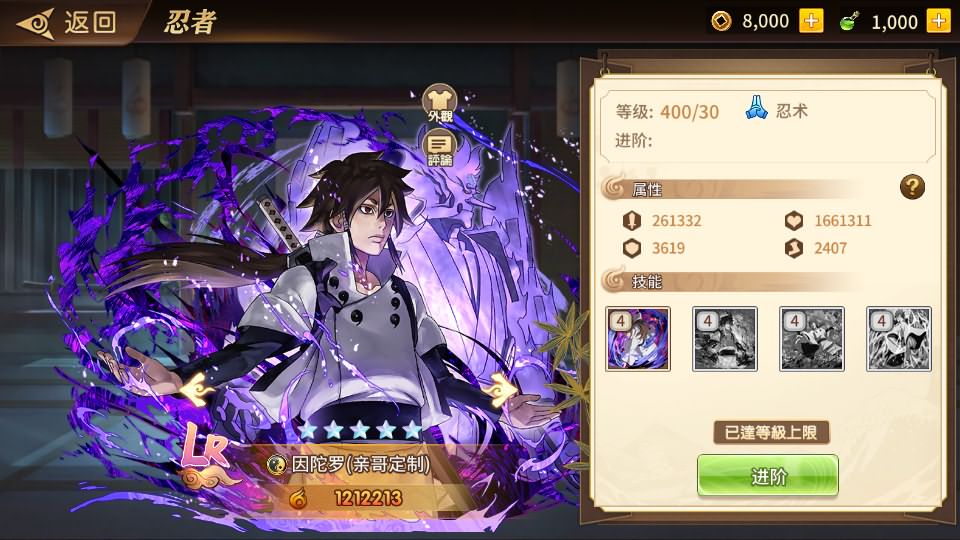Open the 評論 comments panel
The width and height of the screenshot is (960, 540).
[440, 150]
